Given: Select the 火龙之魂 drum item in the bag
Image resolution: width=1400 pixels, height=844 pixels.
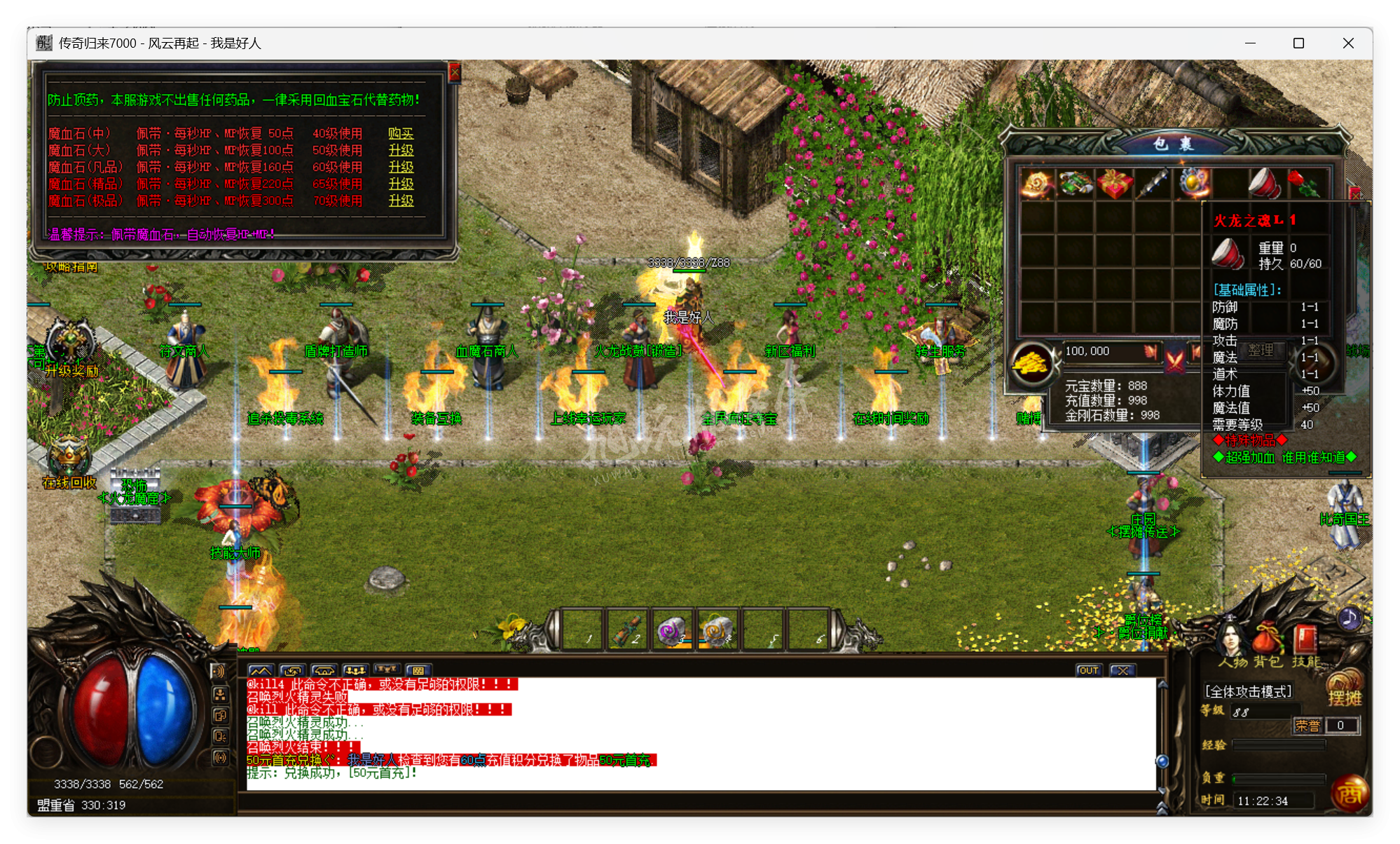Looking at the screenshot, I should click(1262, 184).
